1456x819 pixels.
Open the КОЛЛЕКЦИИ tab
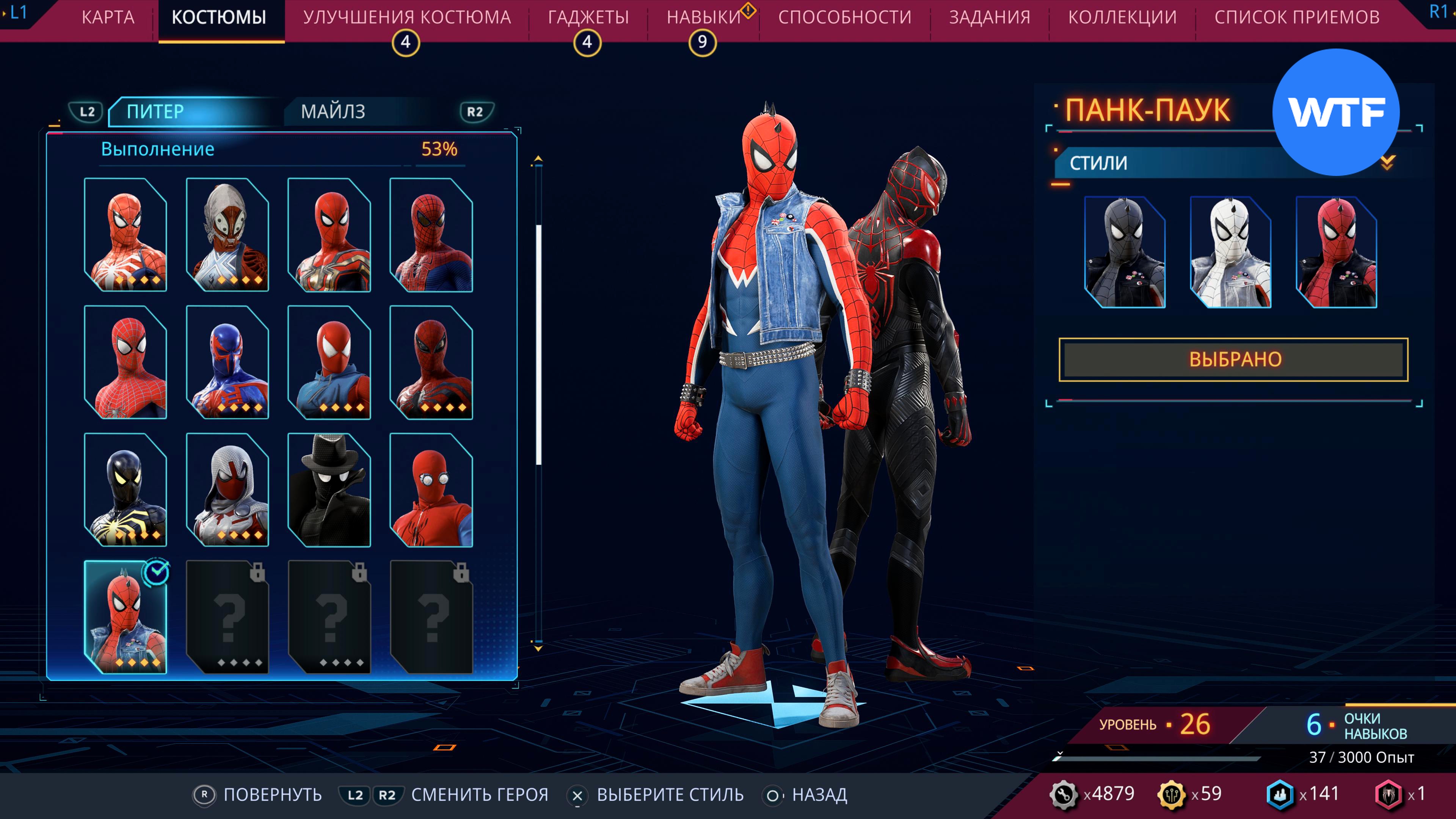(1122, 17)
